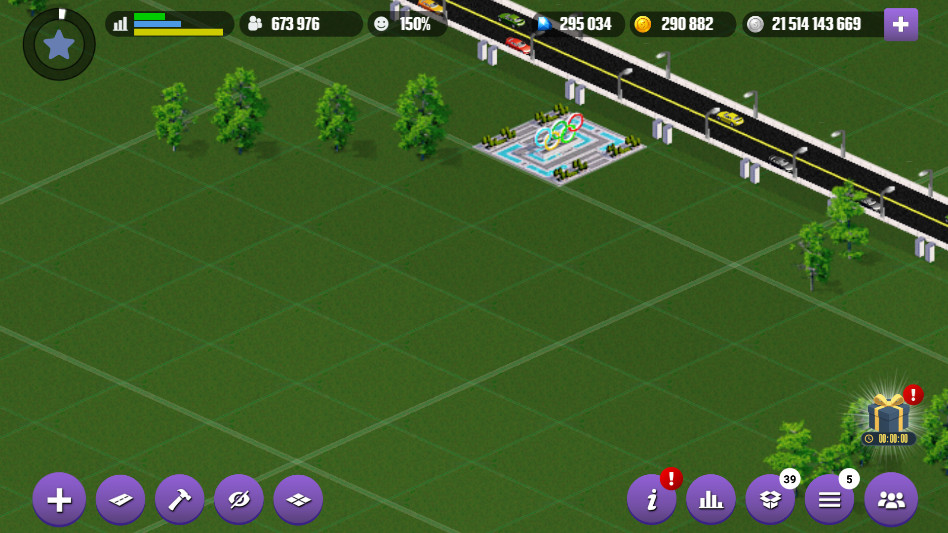This screenshot has height=533, width=948.
Task: Select the flat terrain tile tool
Action: 120,498
